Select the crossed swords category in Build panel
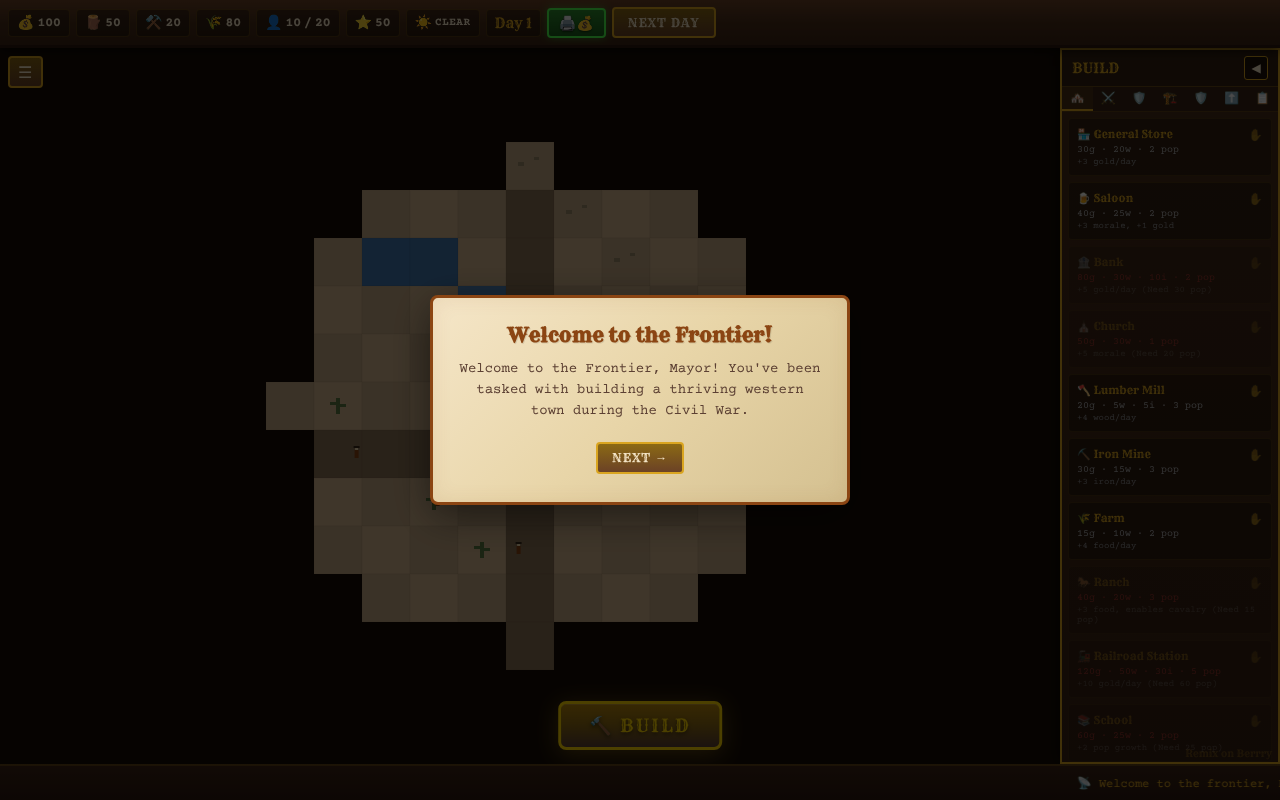The image size is (1280, 800). pos(1108,98)
